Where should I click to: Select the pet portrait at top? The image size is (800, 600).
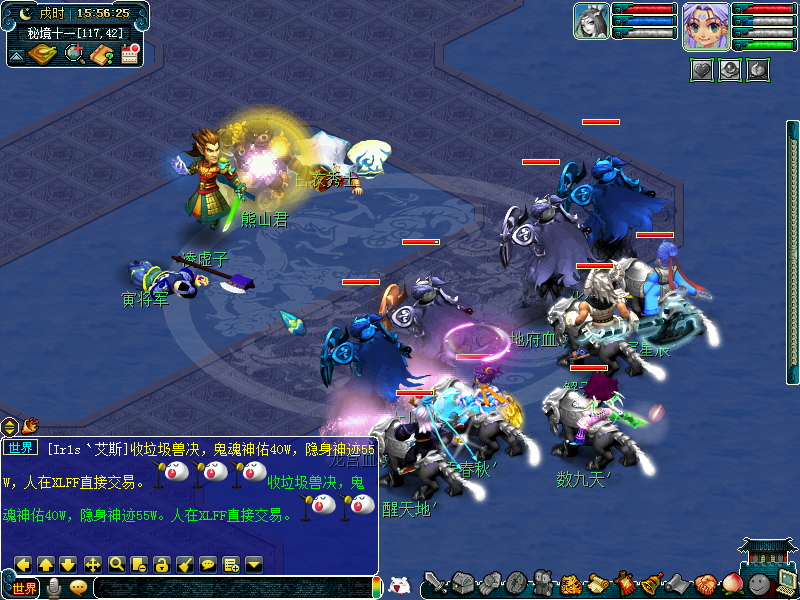(591, 22)
